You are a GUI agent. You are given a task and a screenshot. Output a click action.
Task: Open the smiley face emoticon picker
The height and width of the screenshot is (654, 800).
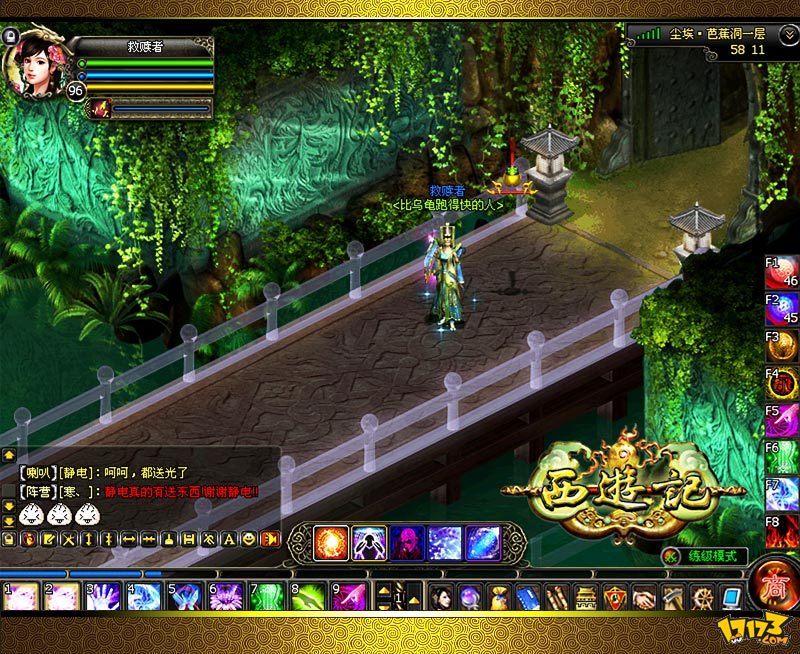pyautogui.click(x=248, y=539)
